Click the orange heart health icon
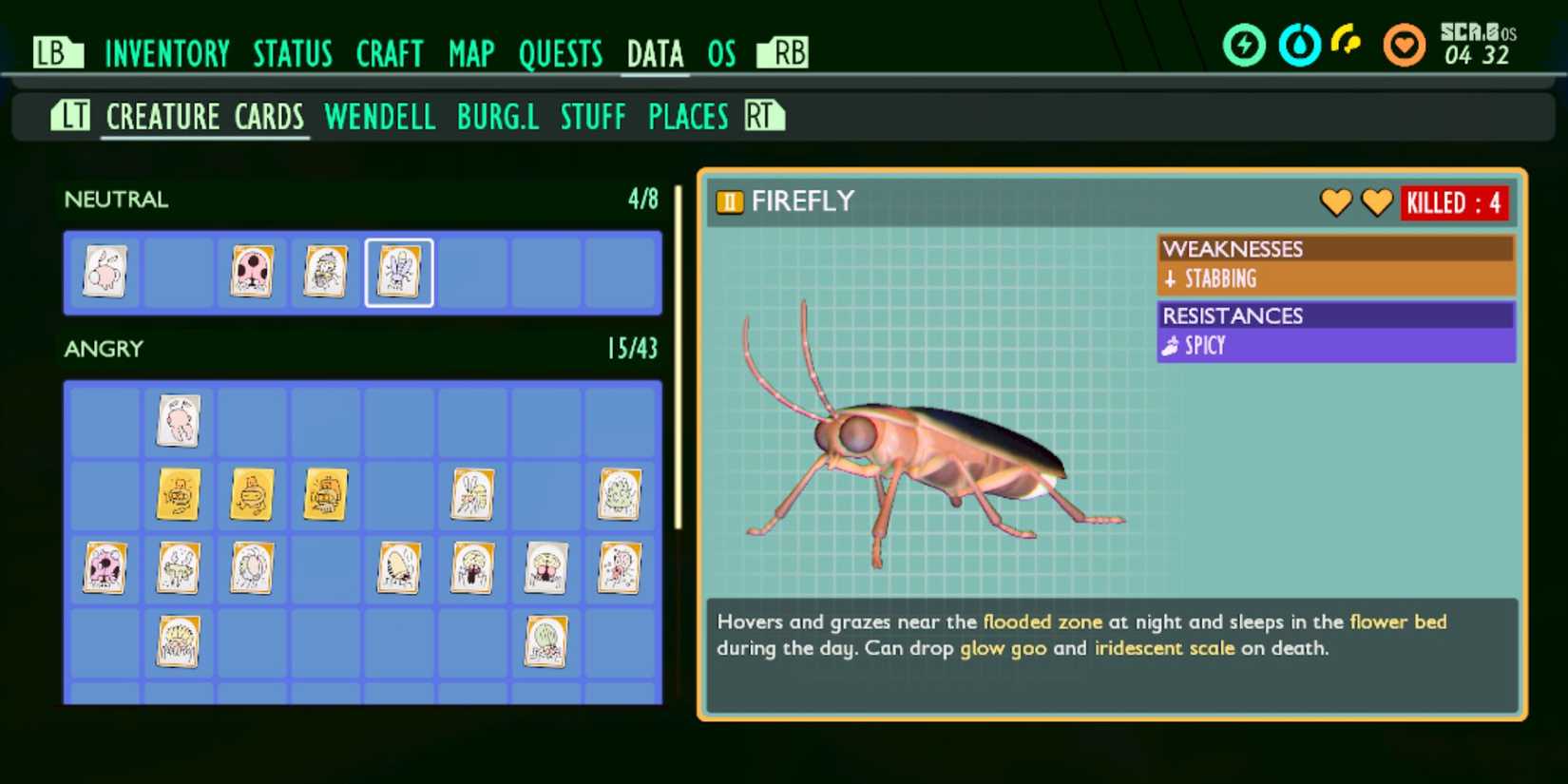The width and height of the screenshot is (1568, 784). click(1404, 44)
